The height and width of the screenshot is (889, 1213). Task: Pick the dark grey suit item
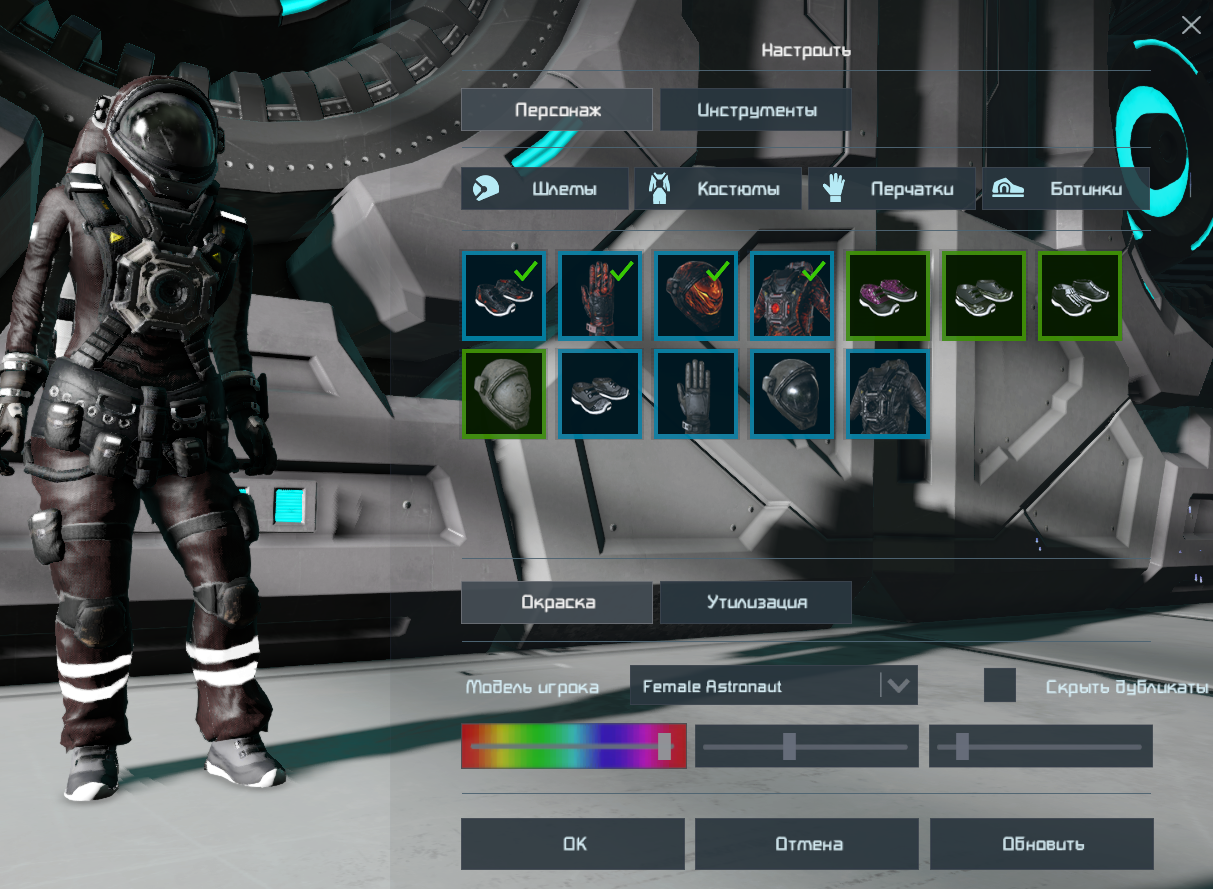[x=887, y=393]
